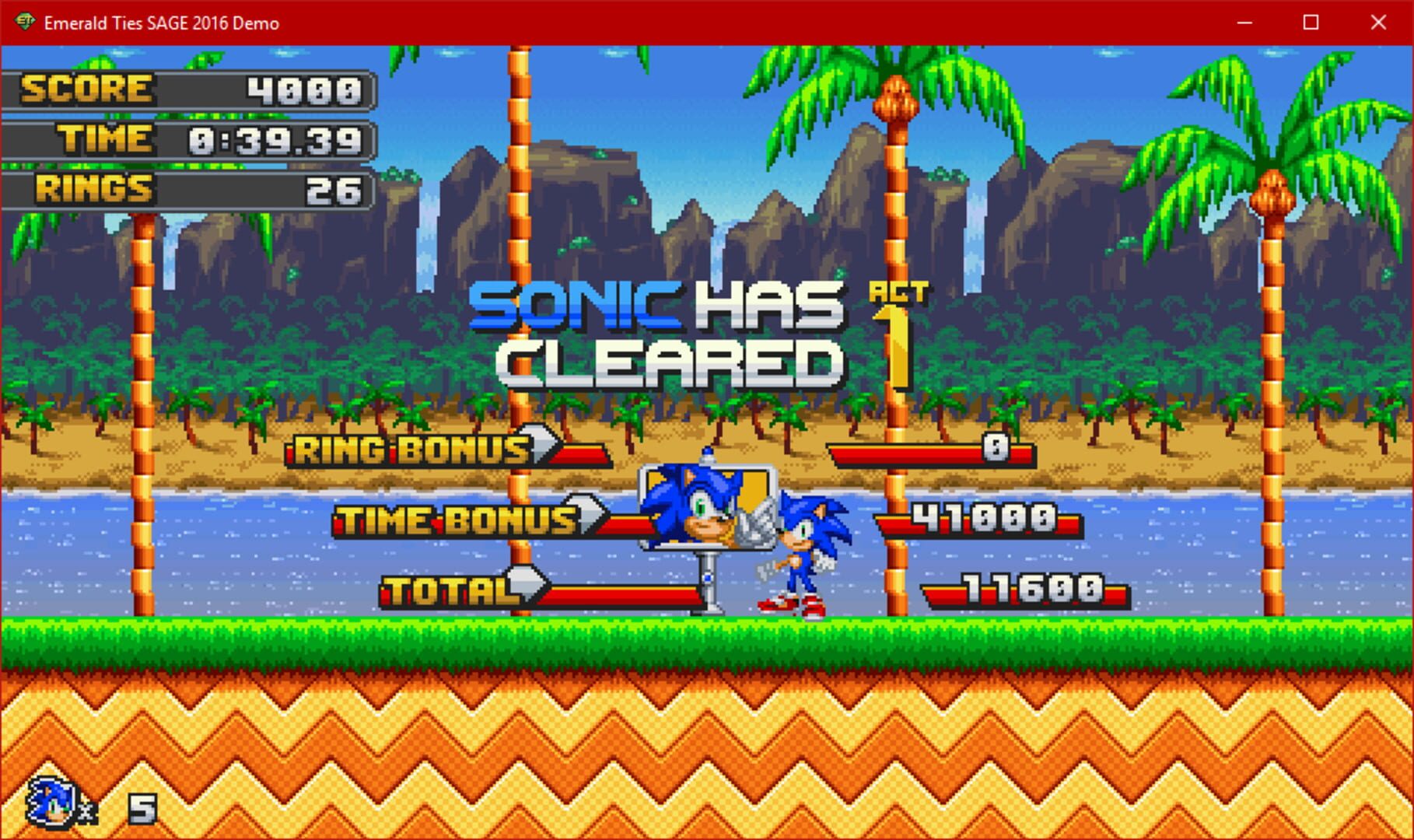Viewport: 1414px width, 840px height.
Task: Click the Emerald Ties icon in the title bar
Action: pyautogui.click(x=25, y=23)
